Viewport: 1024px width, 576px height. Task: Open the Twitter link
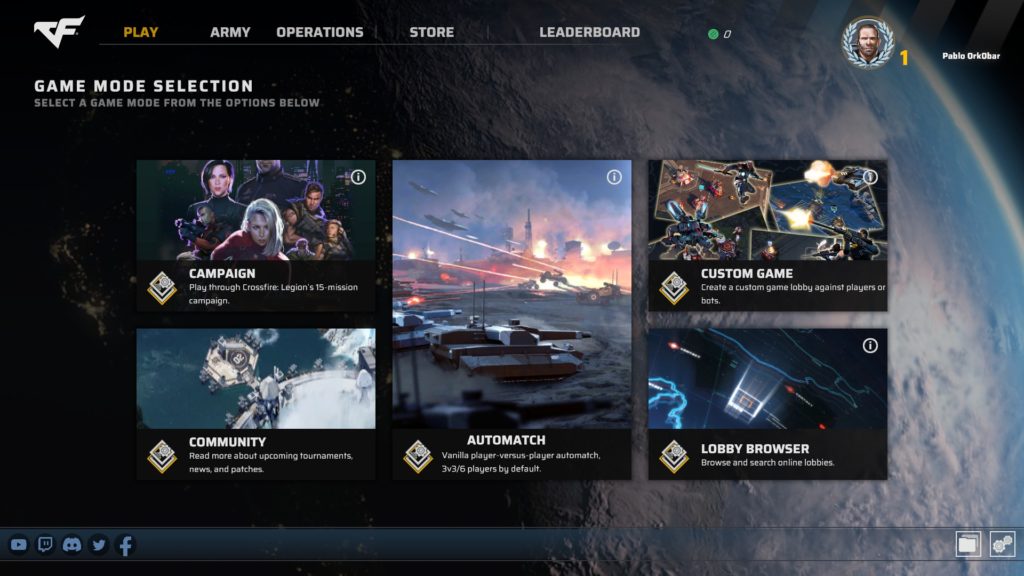[x=98, y=545]
